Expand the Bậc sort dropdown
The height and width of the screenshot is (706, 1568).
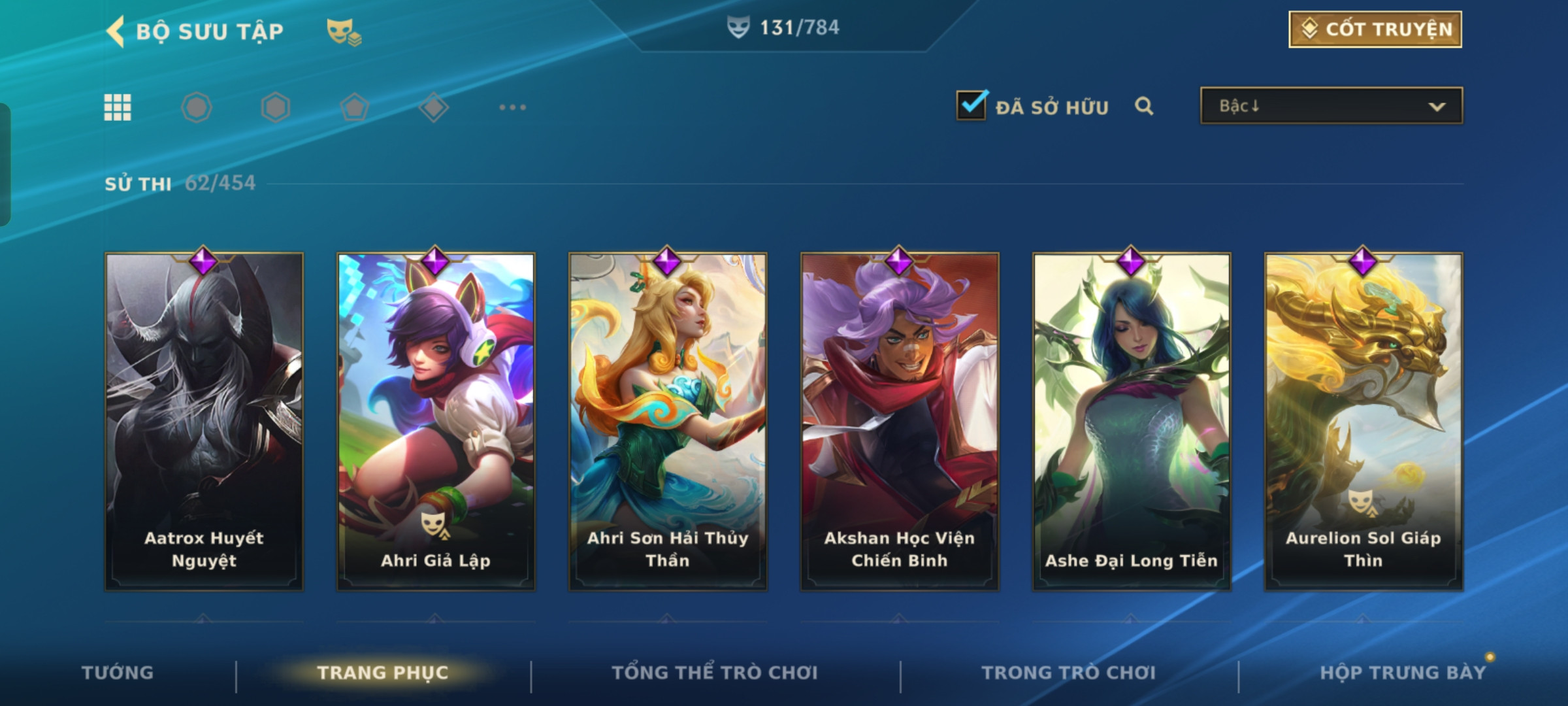(1331, 106)
